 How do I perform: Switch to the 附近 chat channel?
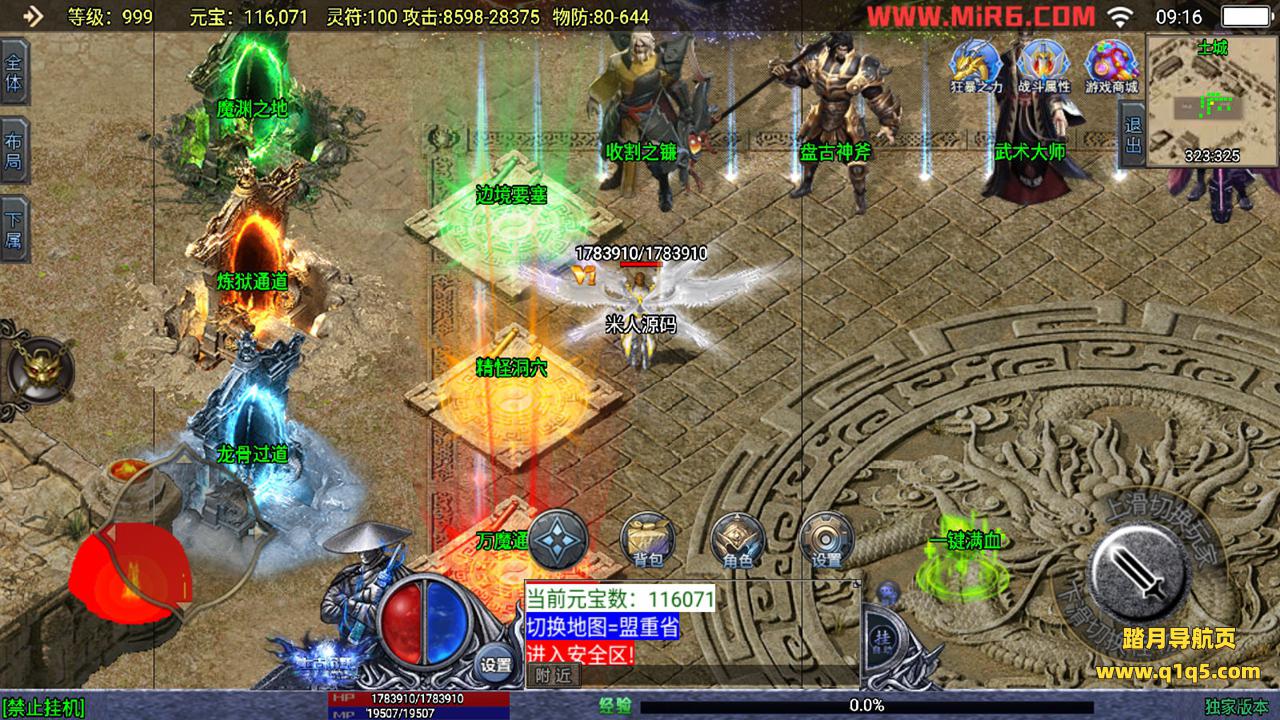(552, 676)
